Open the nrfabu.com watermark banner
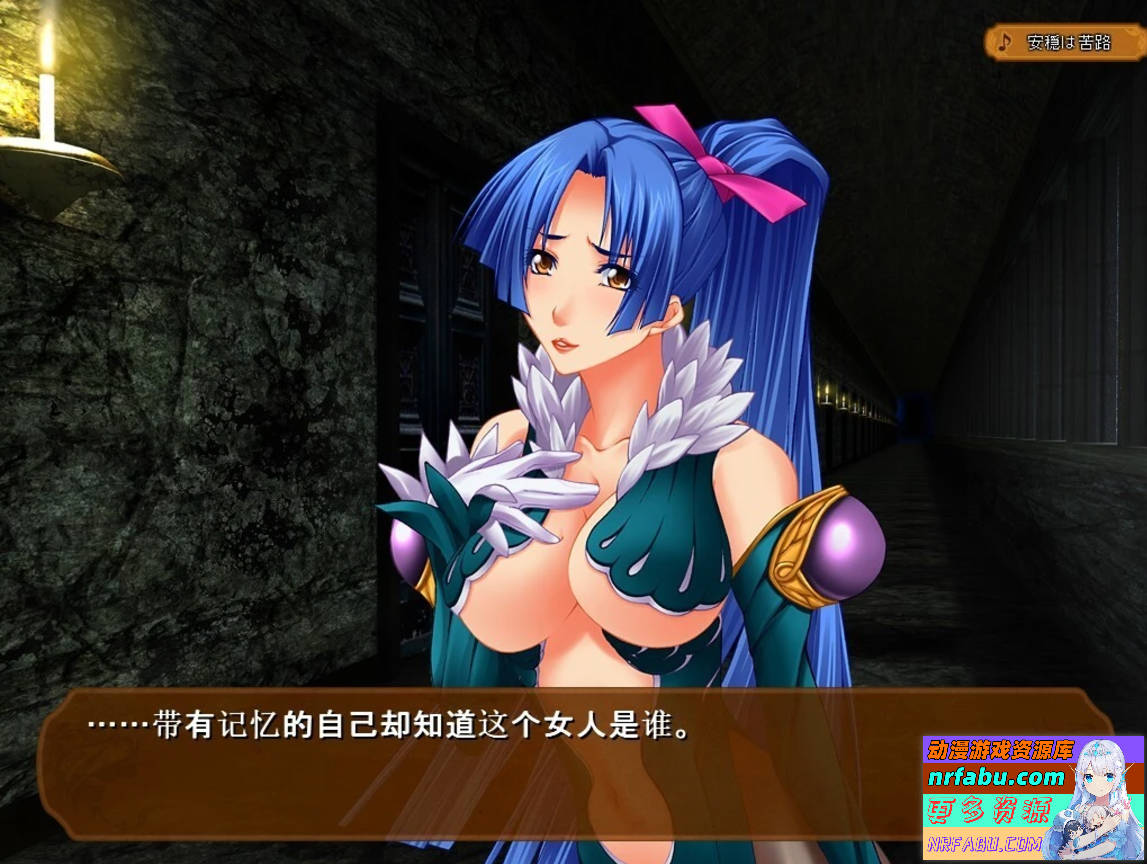This screenshot has width=1147, height=864. coord(1032,797)
